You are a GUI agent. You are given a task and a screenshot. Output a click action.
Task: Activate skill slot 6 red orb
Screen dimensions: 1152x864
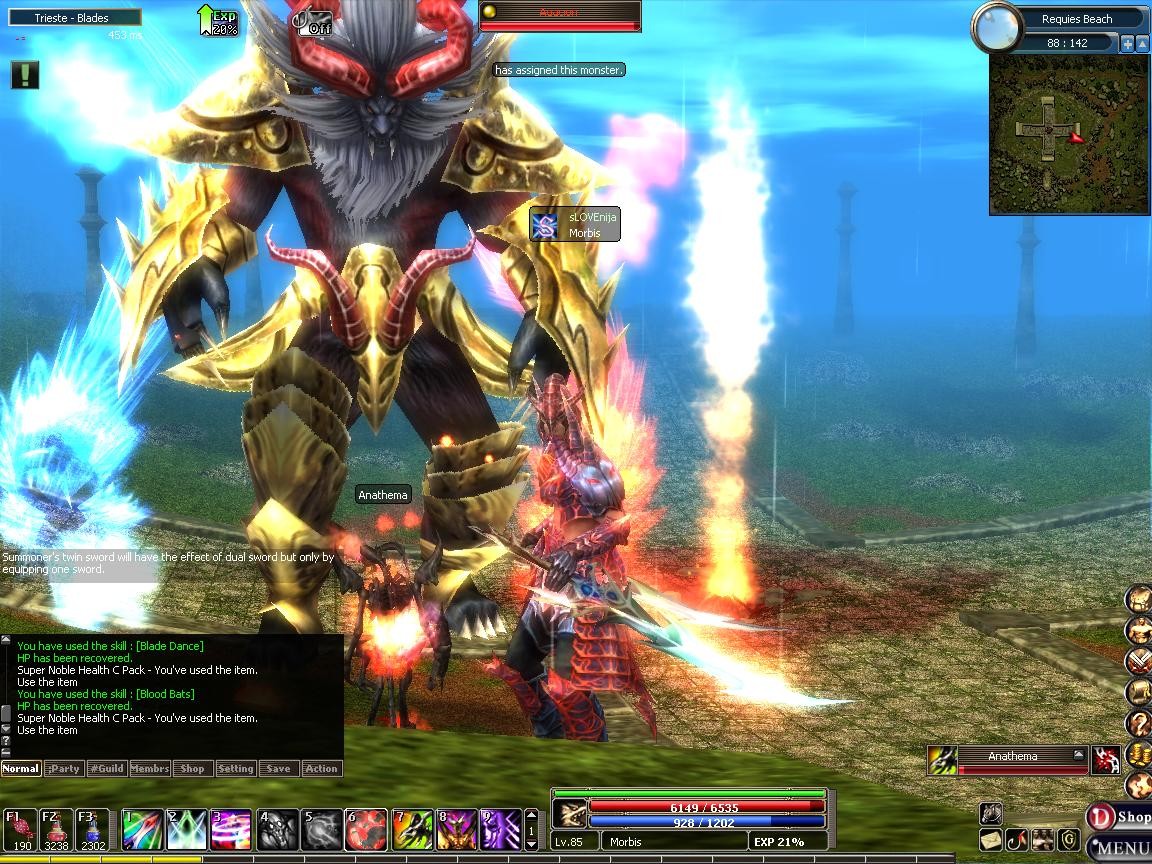coord(366,830)
